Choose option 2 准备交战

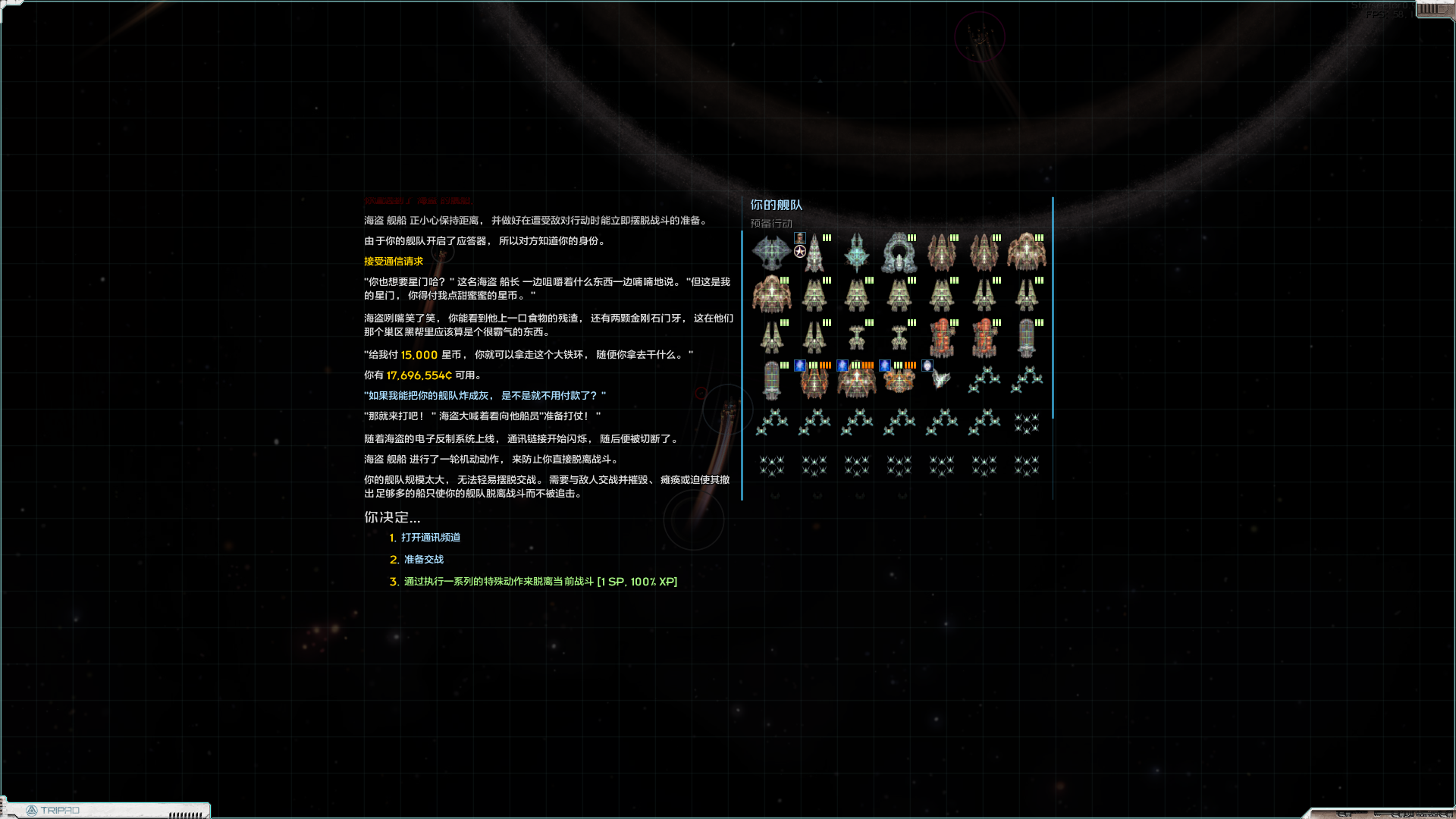(x=422, y=560)
